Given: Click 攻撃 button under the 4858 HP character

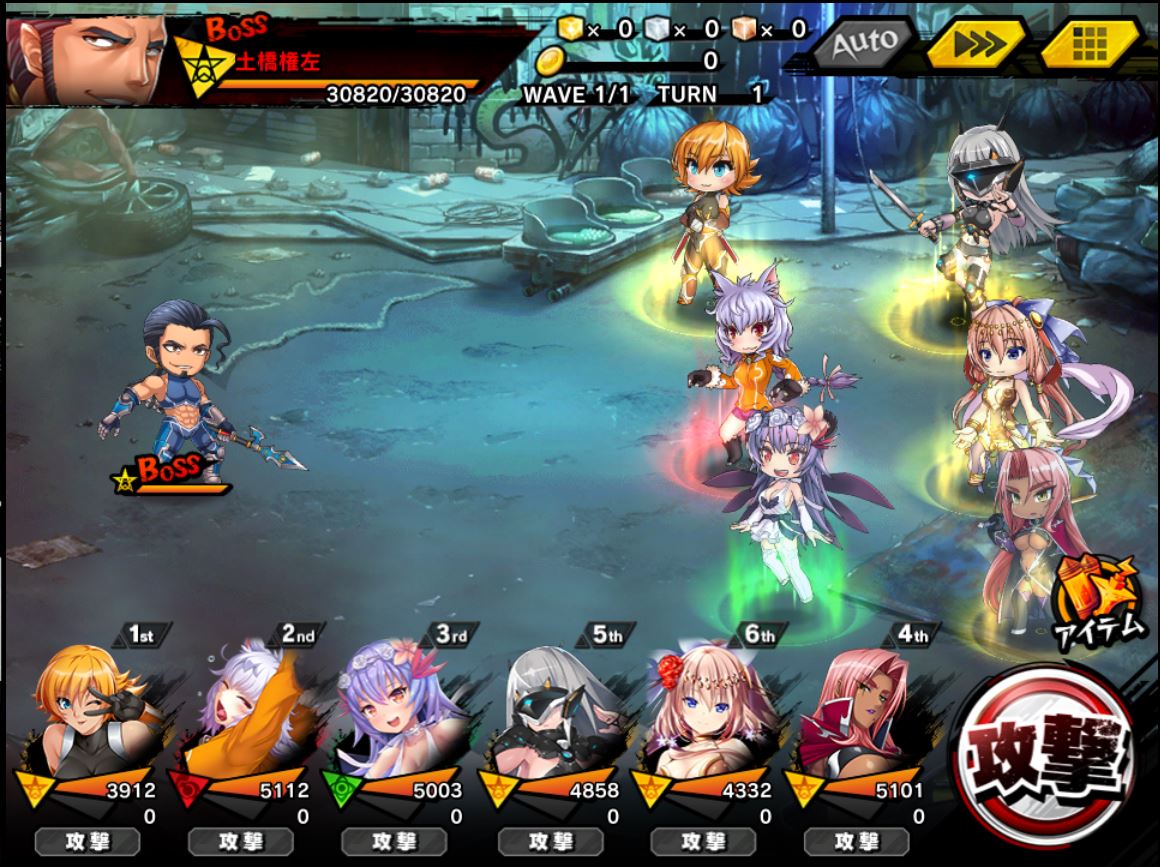Looking at the screenshot, I should pyautogui.click(x=550, y=842).
